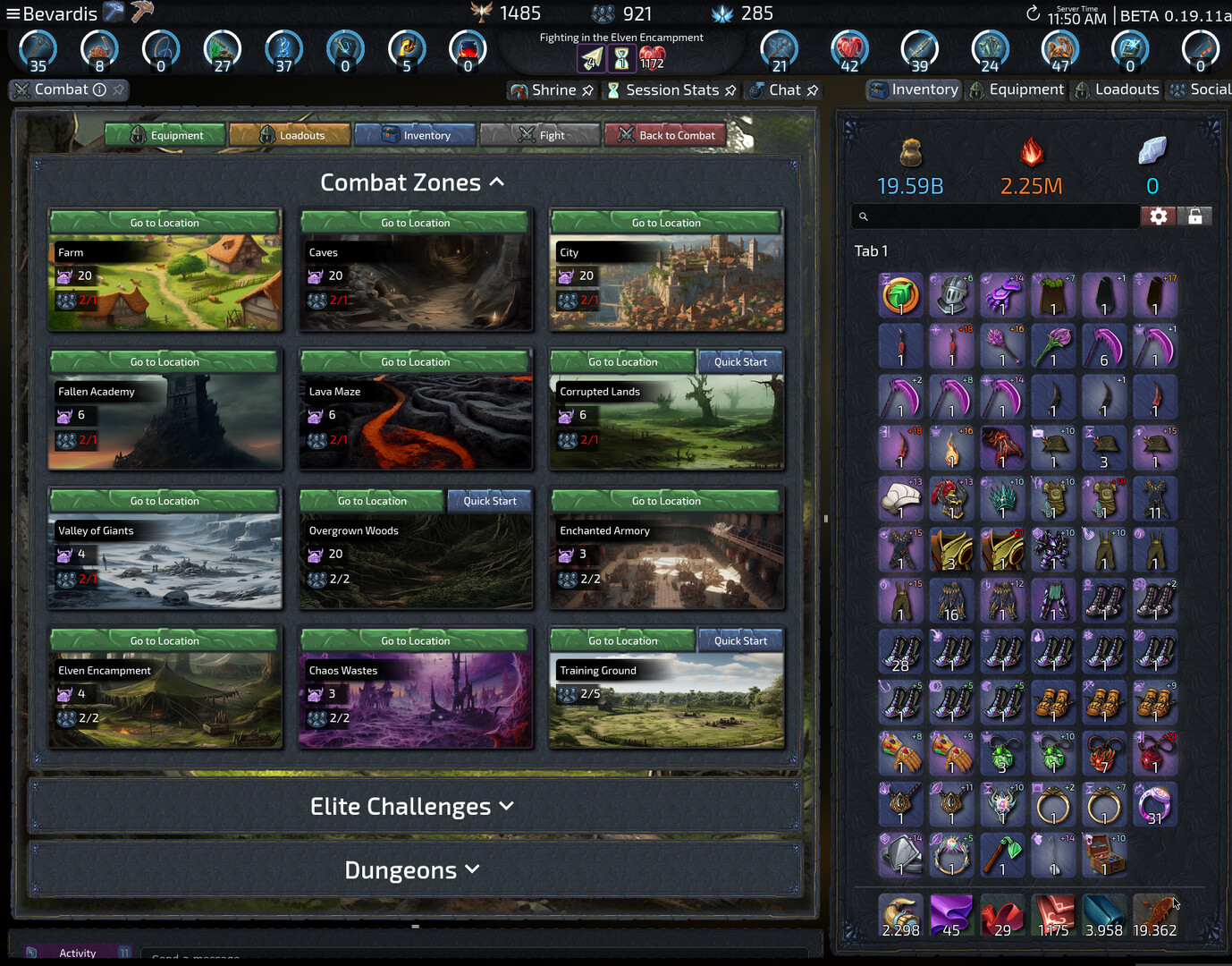
Task: Click inside the inventory search field
Action: (994, 216)
